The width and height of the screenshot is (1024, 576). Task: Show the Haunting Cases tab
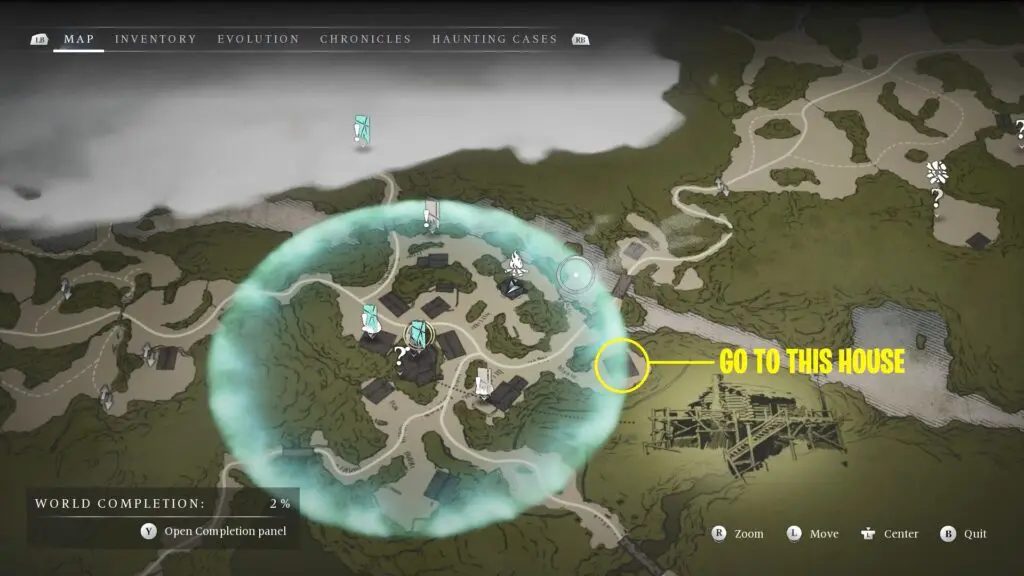pos(494,39)
